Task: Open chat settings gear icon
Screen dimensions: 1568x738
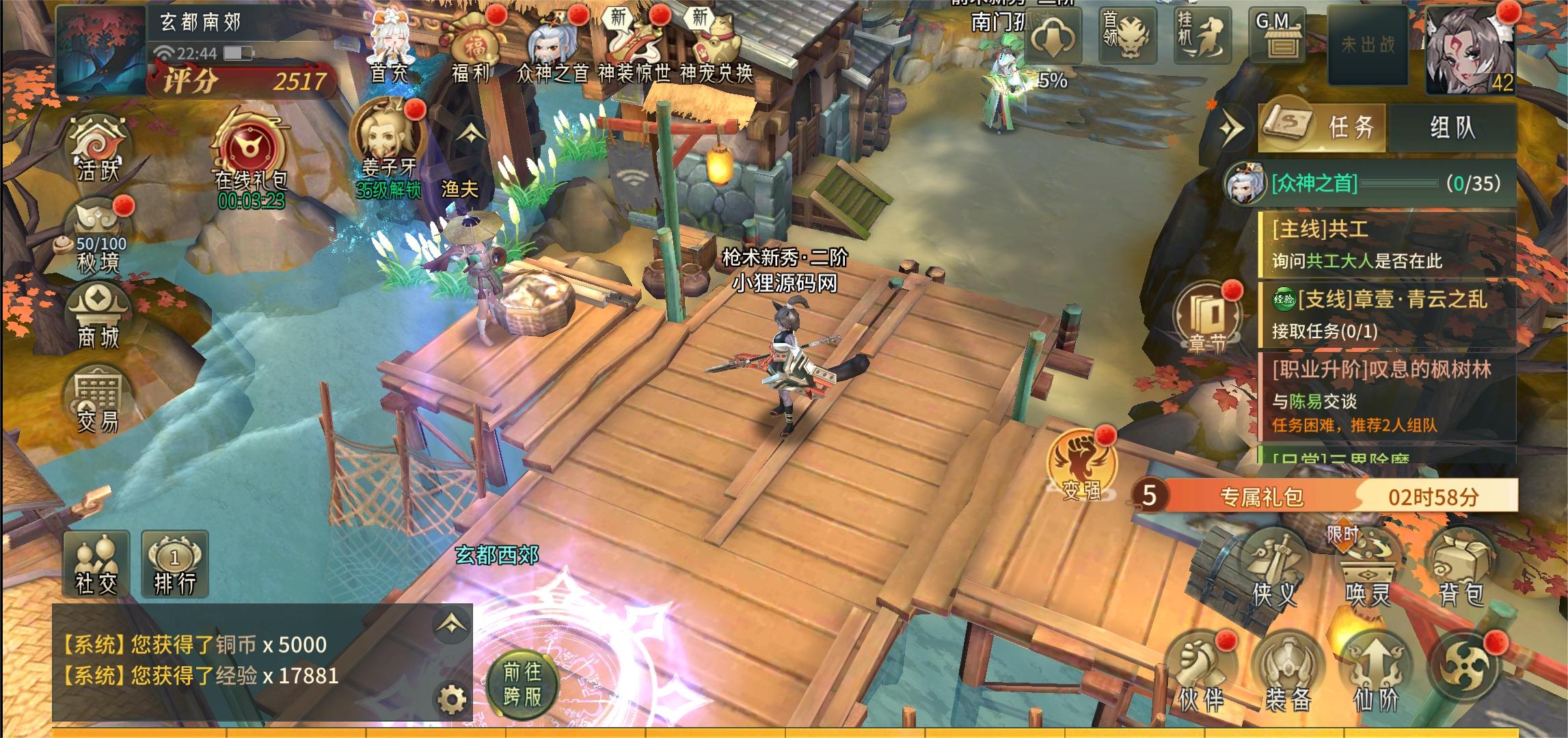Action: pyautogui.click(x=452, y=698)
